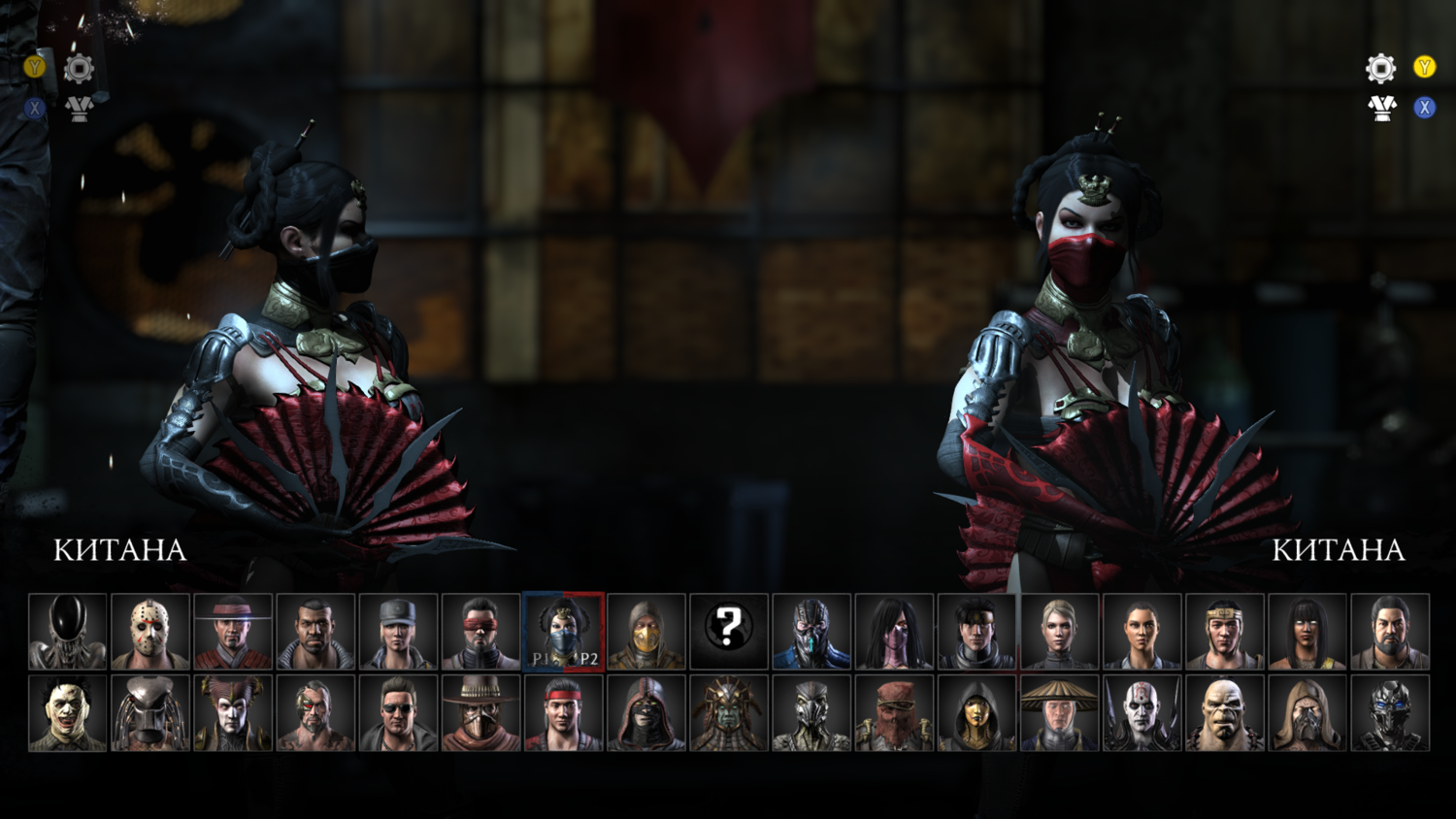The width and height of the screenshot is (1456, 819).
Task: Select Sonya Blade's portrait with the cap
Action: click(x=398, y=632)
